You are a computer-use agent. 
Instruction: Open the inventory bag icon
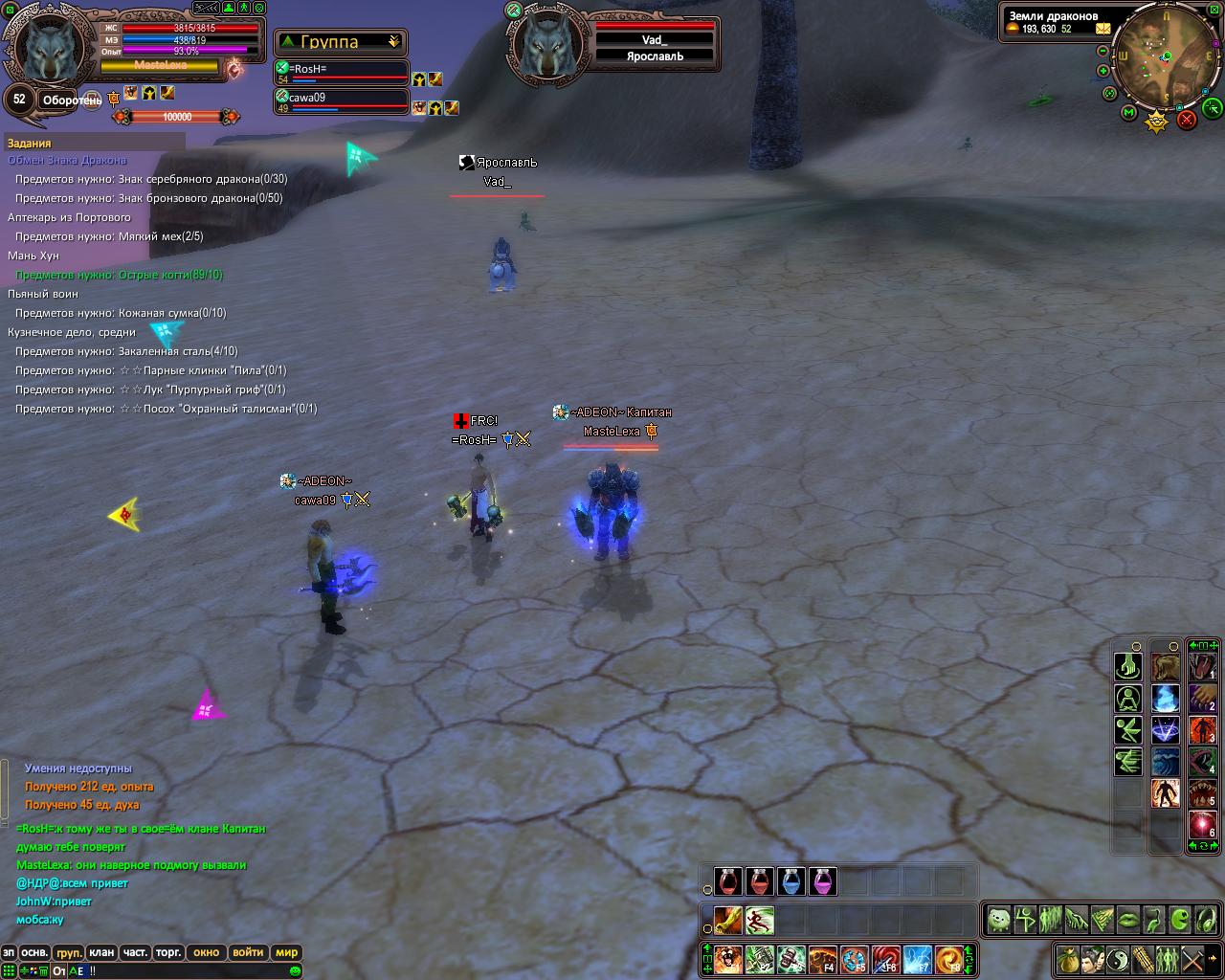pyautogui.click(x=1068, y=958)
